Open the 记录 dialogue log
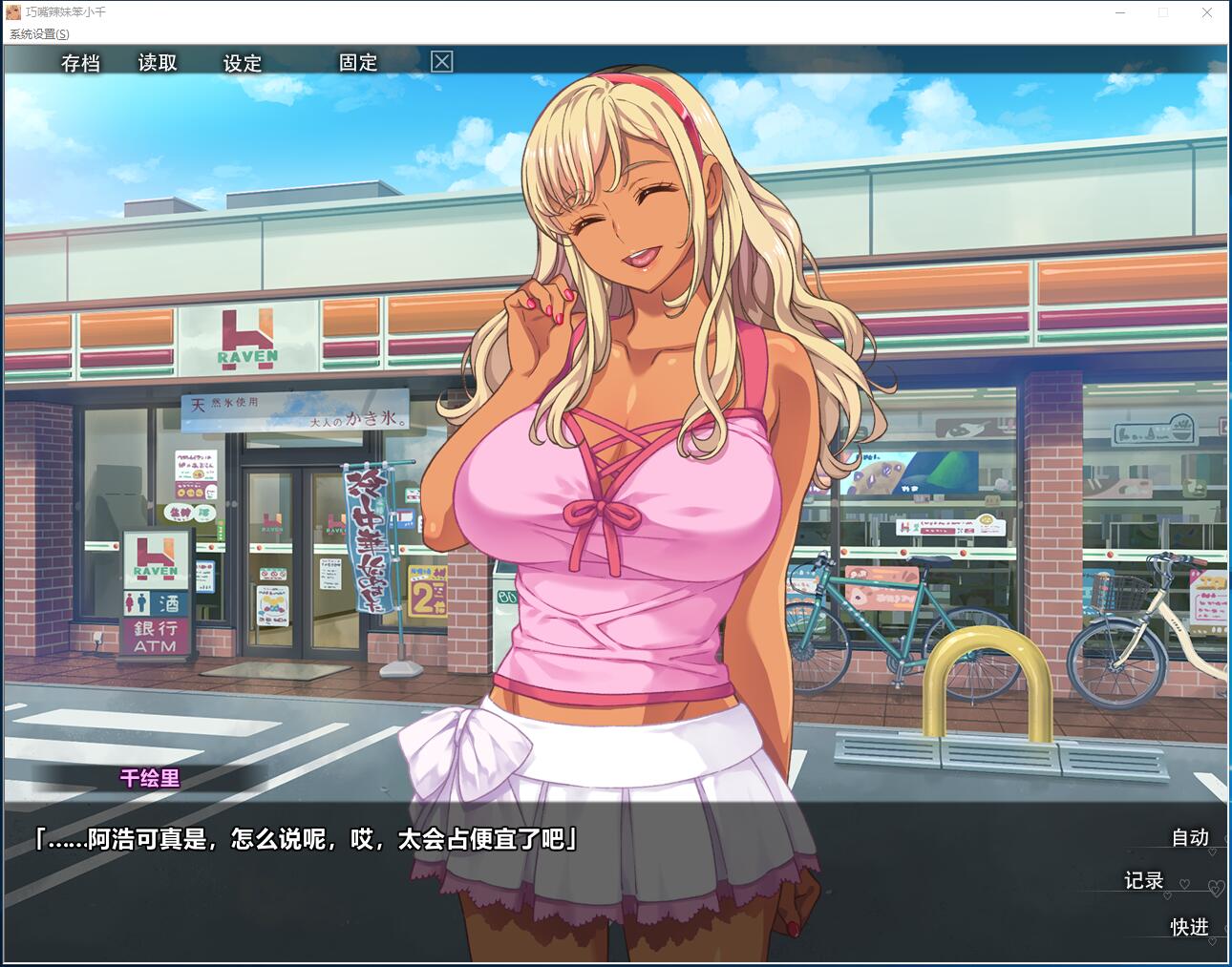This screenshot has width=1232, height=967. [1143, 880]
